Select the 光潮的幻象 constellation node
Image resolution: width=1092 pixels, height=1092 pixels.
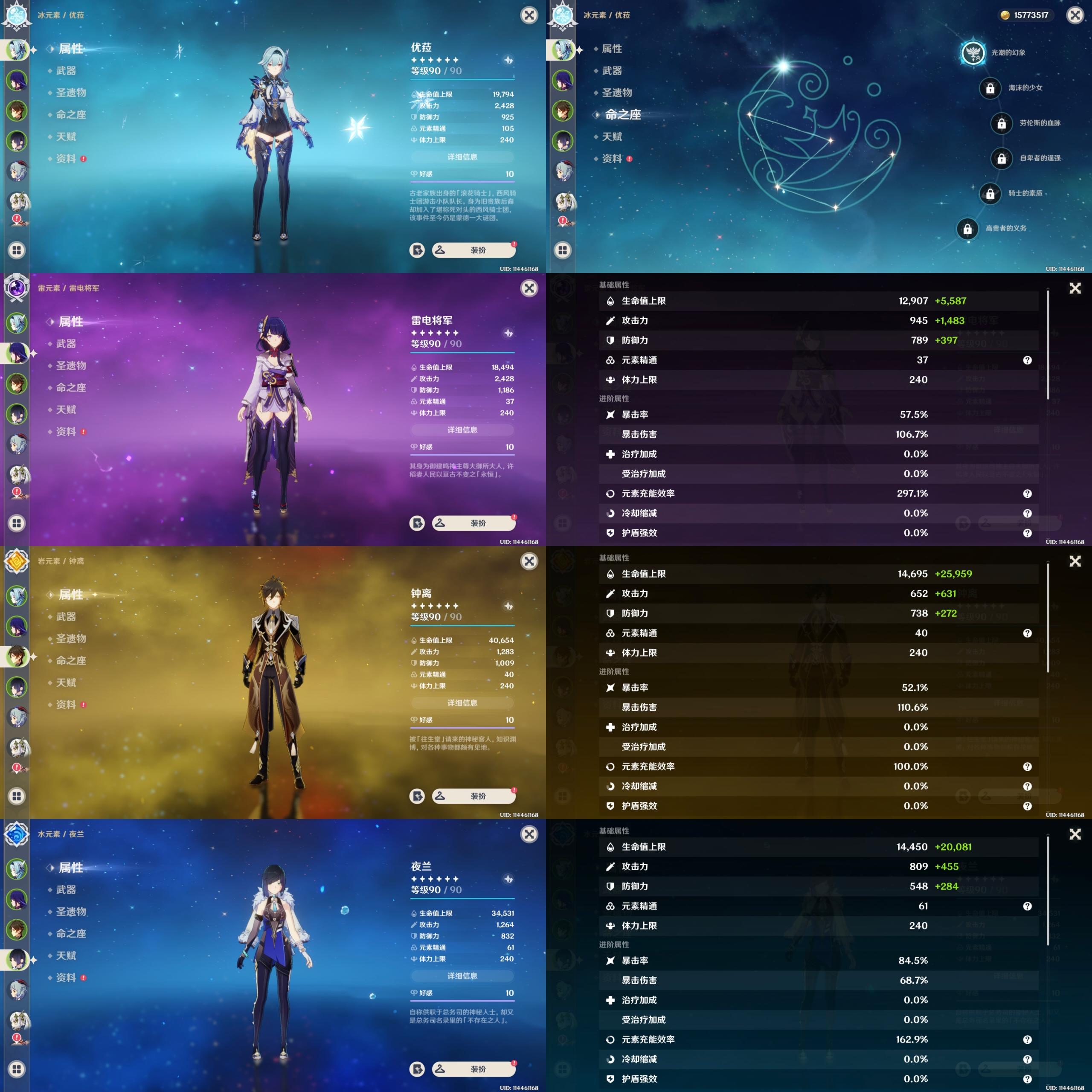(x=973, y=52)
